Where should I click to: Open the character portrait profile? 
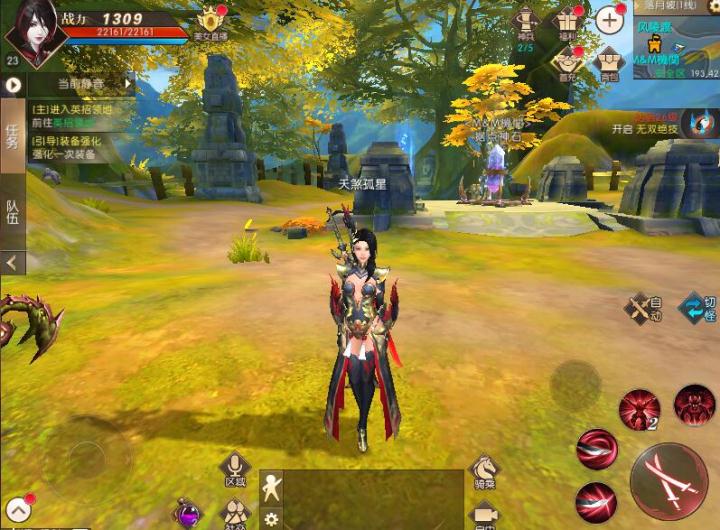[35, 30]
